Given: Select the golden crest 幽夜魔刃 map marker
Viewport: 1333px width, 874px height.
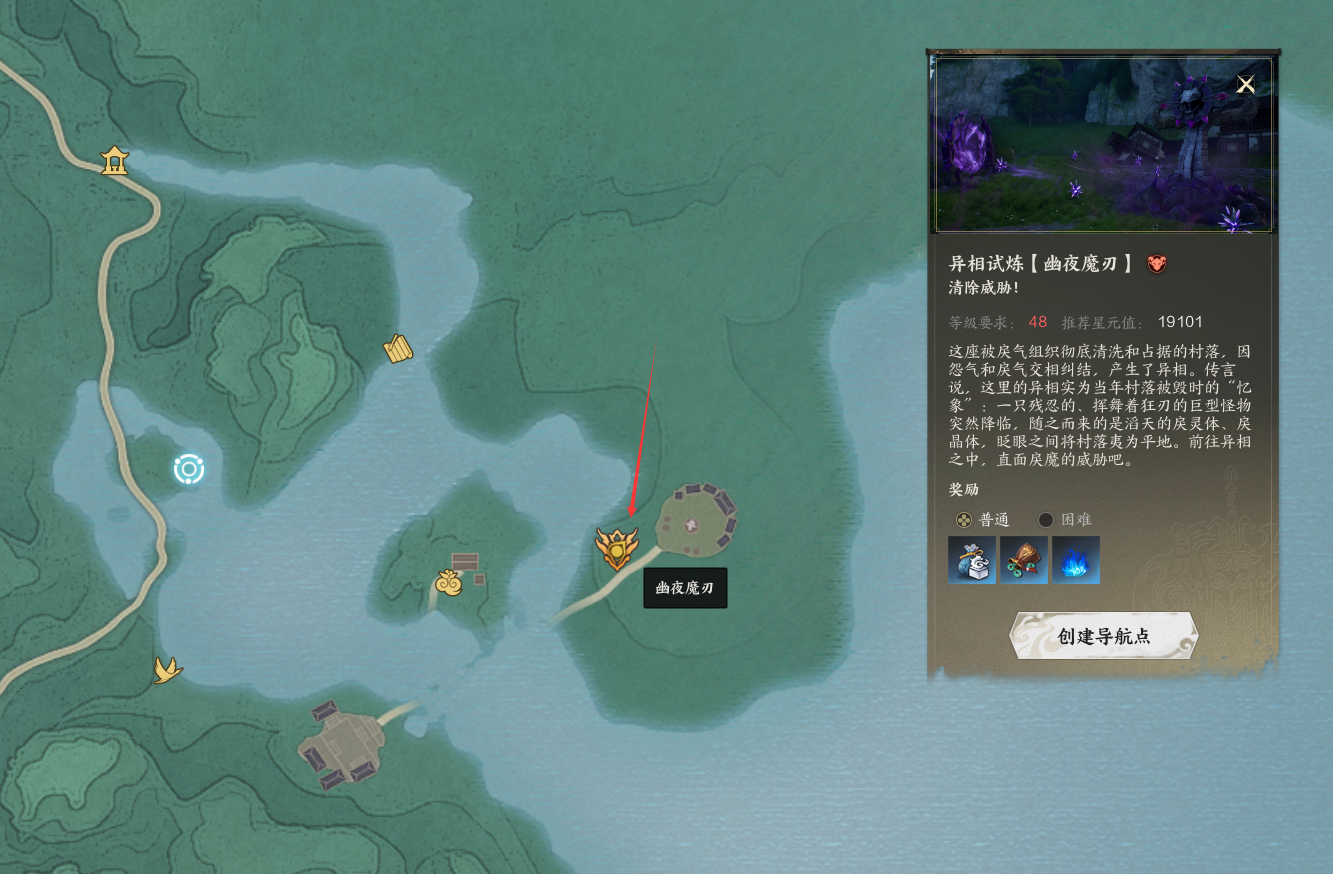Looking at the screenshot, I should click(x=616, y=548).
